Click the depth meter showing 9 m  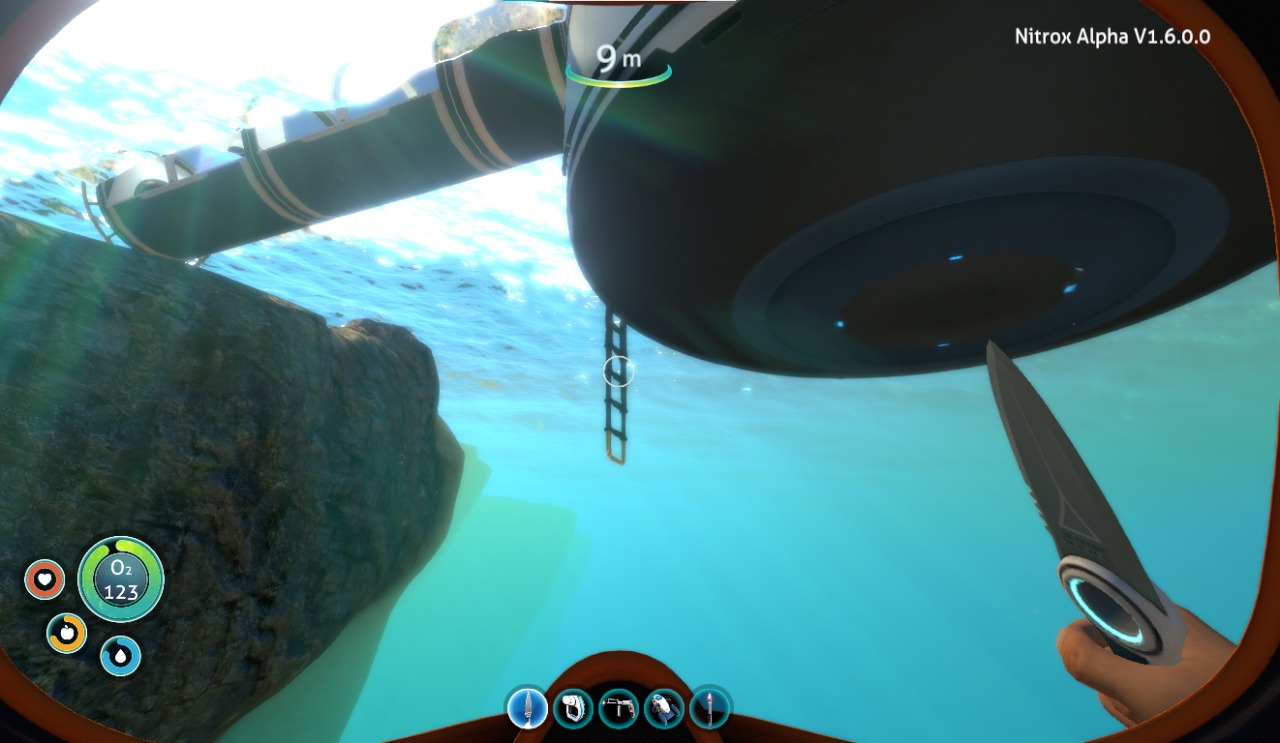click(617, 58)
